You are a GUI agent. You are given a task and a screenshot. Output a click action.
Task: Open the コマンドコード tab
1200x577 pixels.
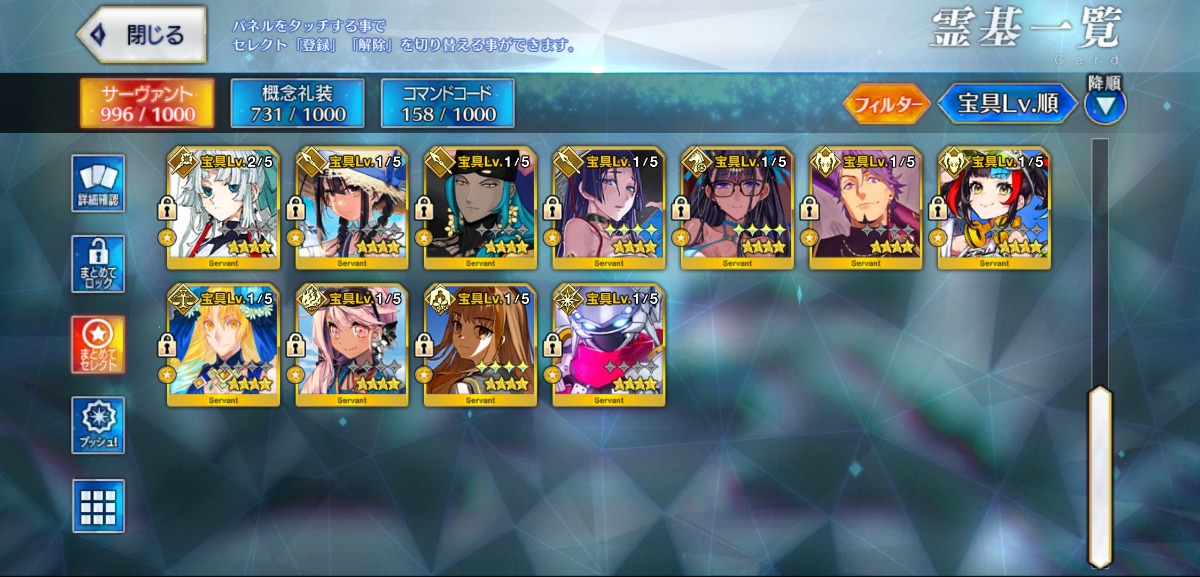pos(447,104)
